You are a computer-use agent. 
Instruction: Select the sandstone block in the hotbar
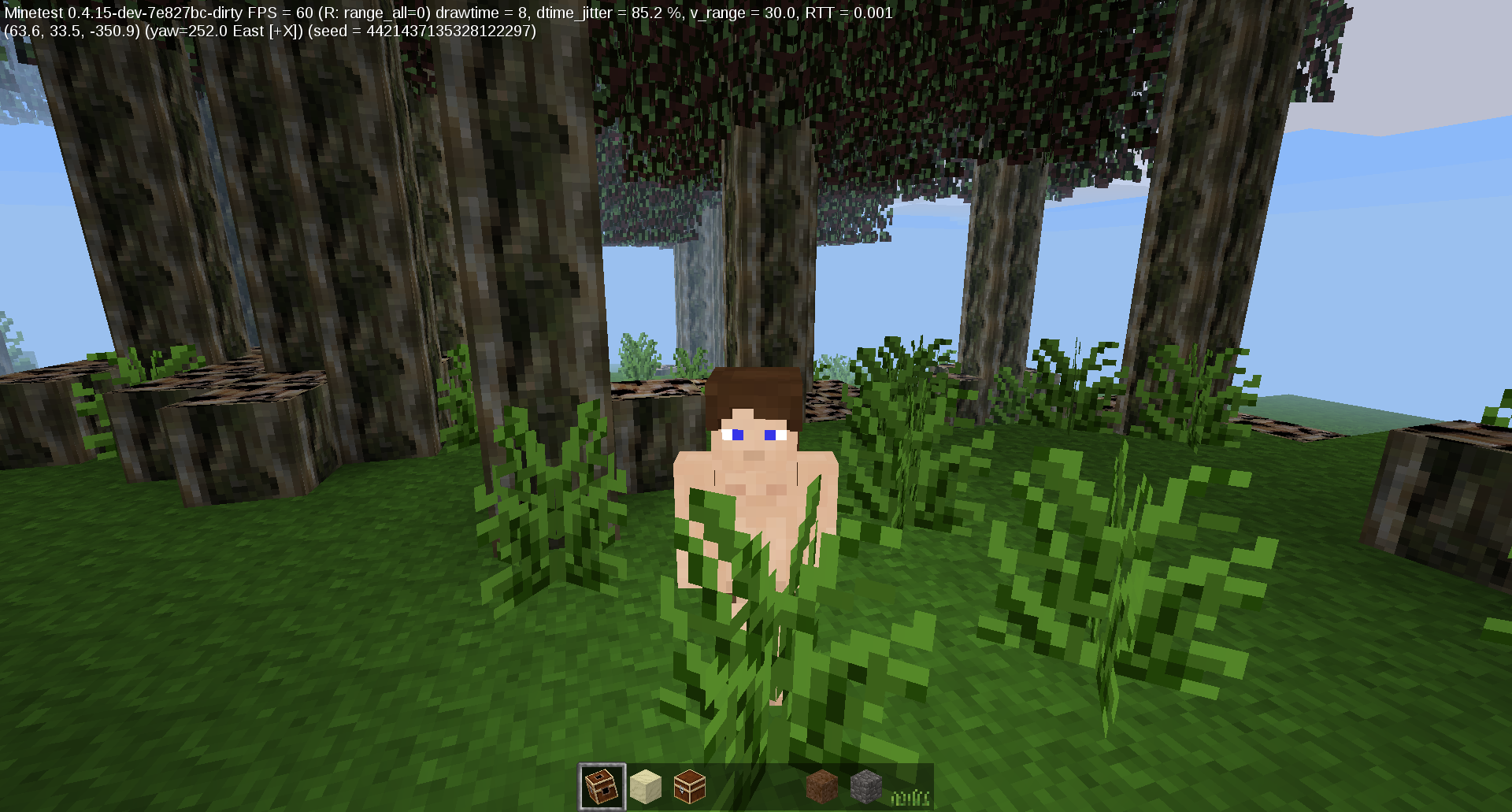(x=646, y=786)
